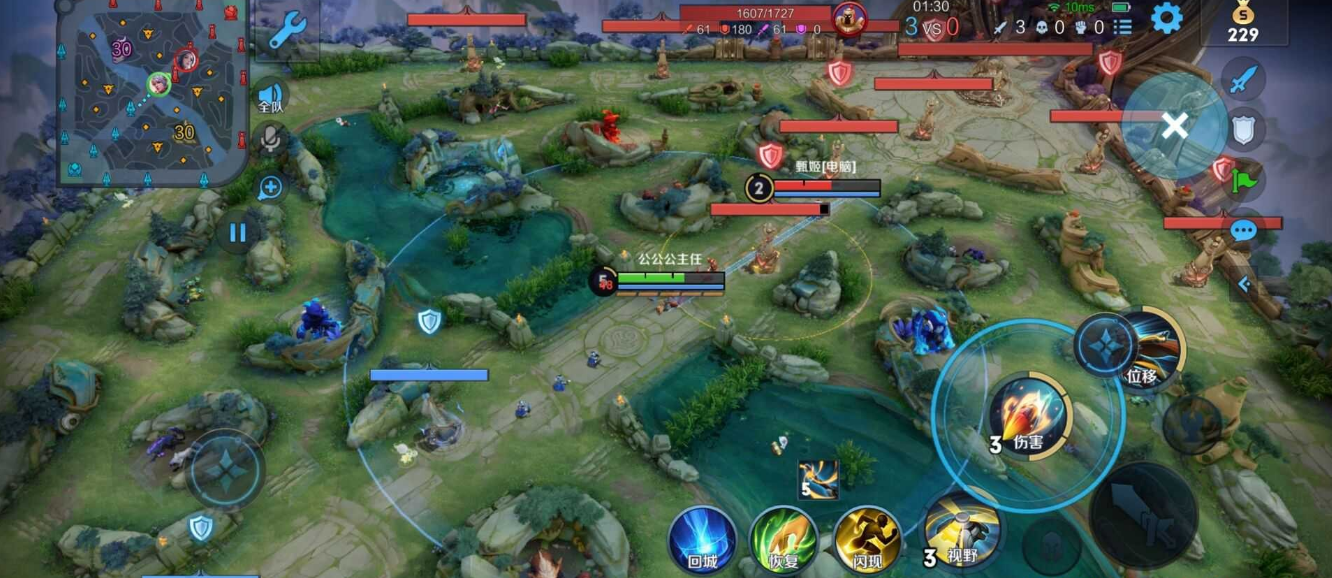
Task: Collapse the signal panel with the arrow
Action: [x=1244, y=284]
